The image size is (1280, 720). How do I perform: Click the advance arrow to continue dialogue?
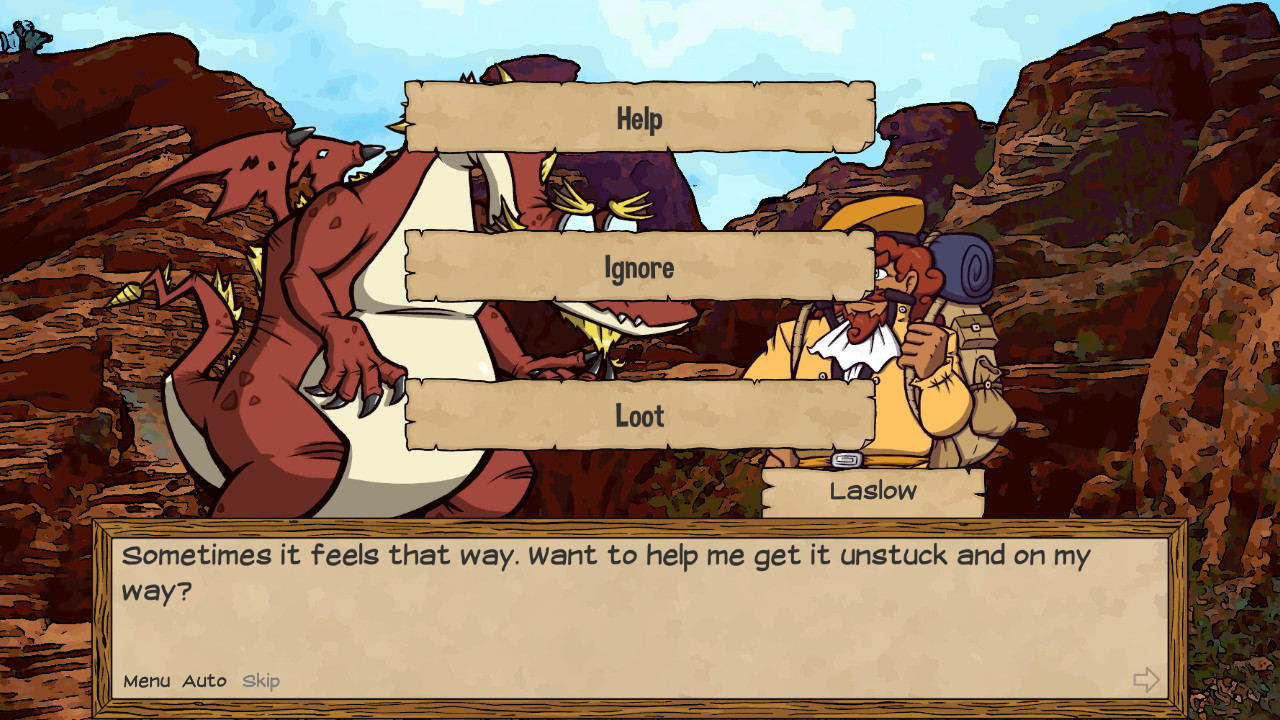point(1146,681)
